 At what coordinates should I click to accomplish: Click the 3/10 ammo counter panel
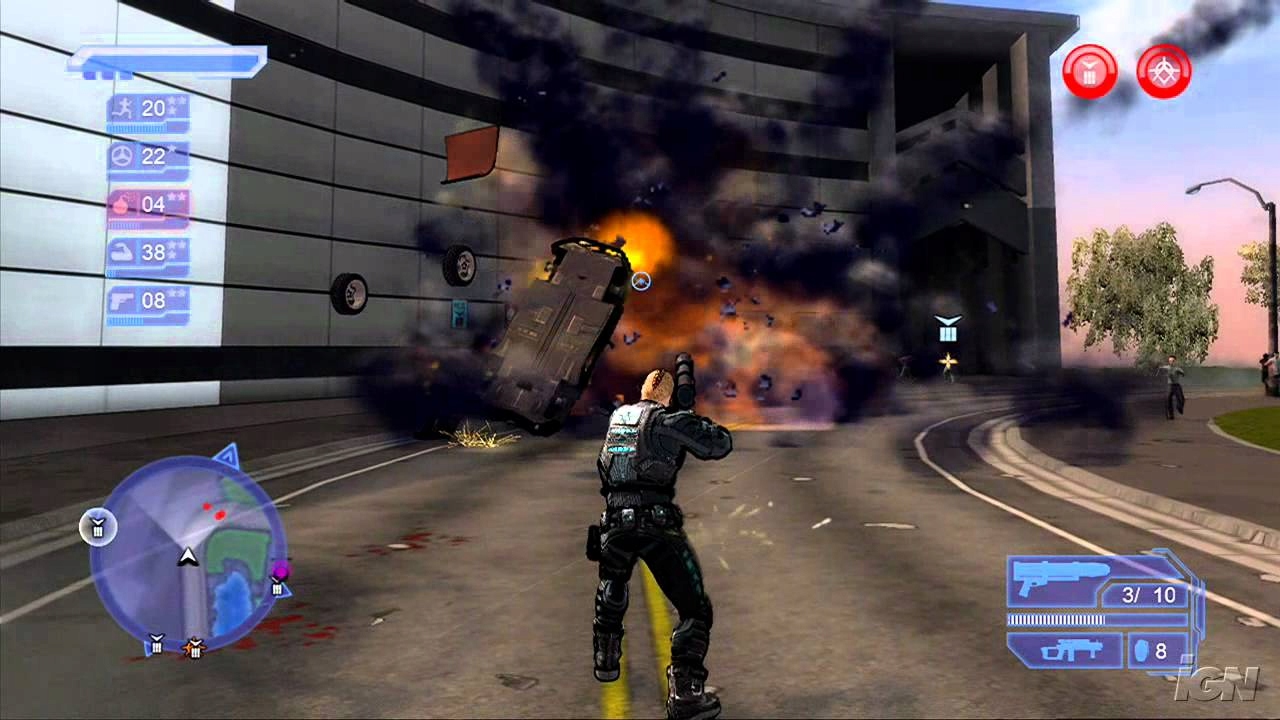point(1149,594)
